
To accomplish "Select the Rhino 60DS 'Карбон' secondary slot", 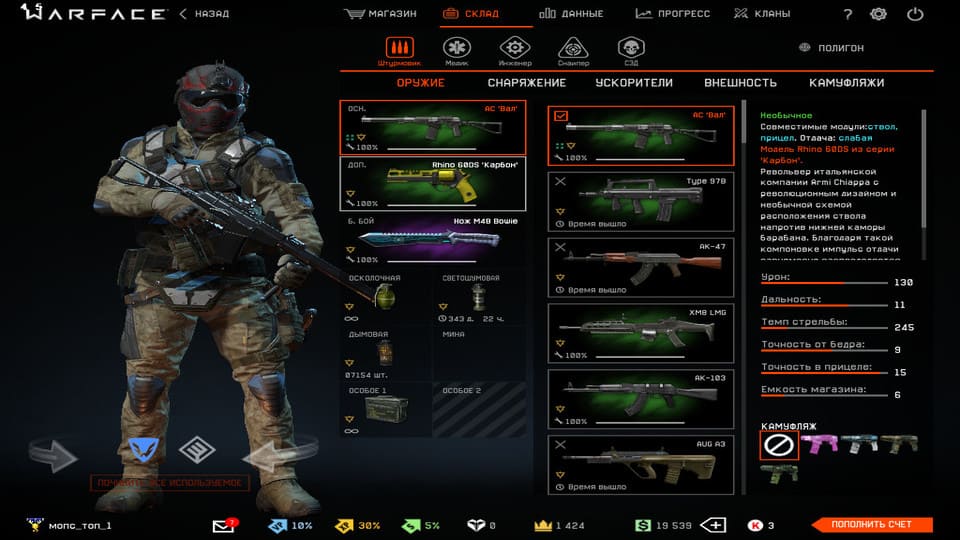I will coord(432,184).
